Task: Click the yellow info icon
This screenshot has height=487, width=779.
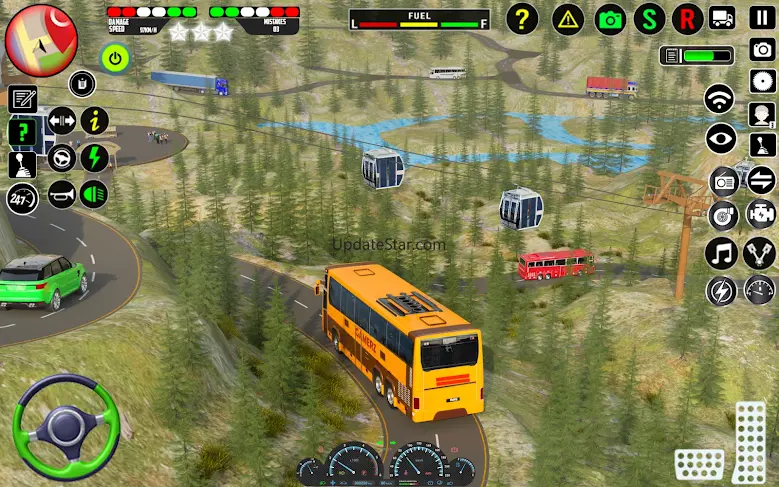Action: tap(94, 122)
